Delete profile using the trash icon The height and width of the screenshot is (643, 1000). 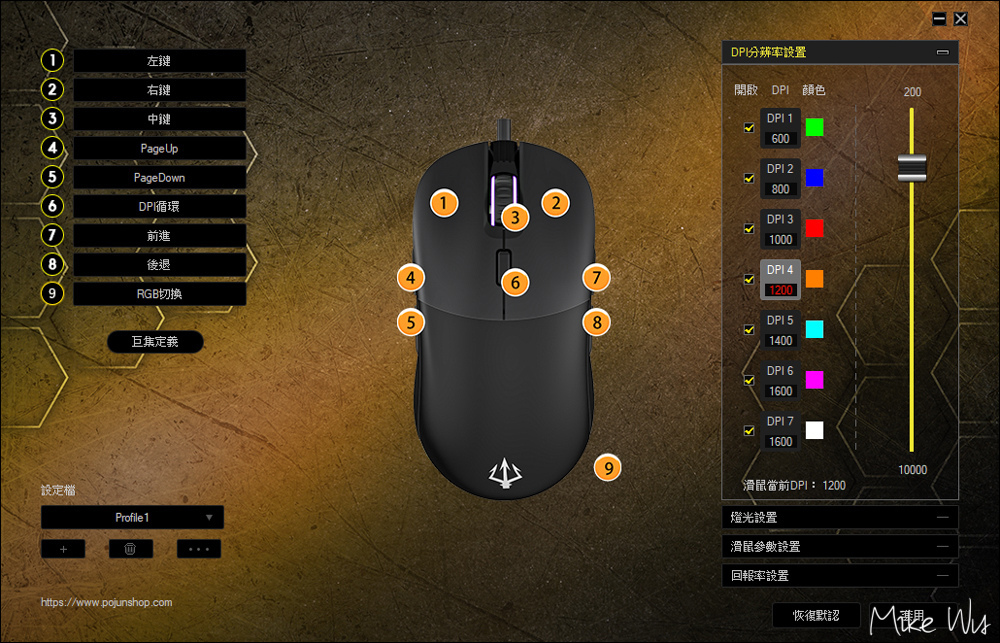(x=131, y=549)
